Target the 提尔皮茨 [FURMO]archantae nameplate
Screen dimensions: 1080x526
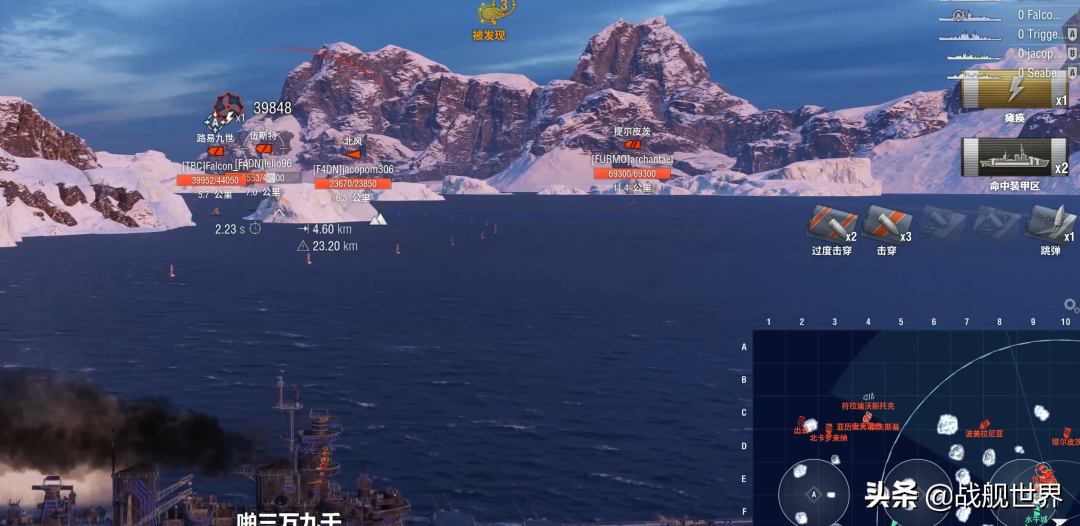[632, 160]
